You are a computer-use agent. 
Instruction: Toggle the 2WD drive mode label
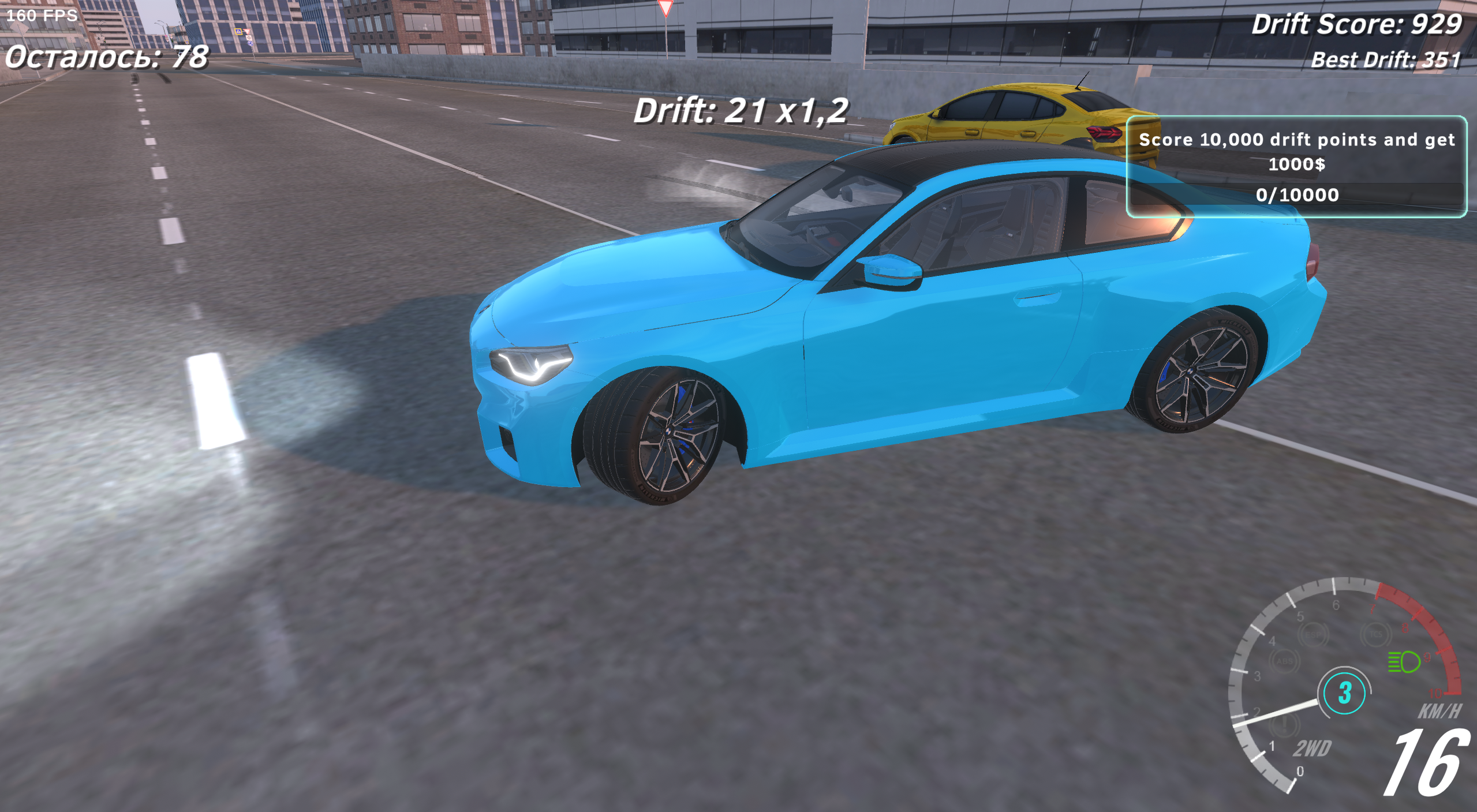tap(1311, 749)
